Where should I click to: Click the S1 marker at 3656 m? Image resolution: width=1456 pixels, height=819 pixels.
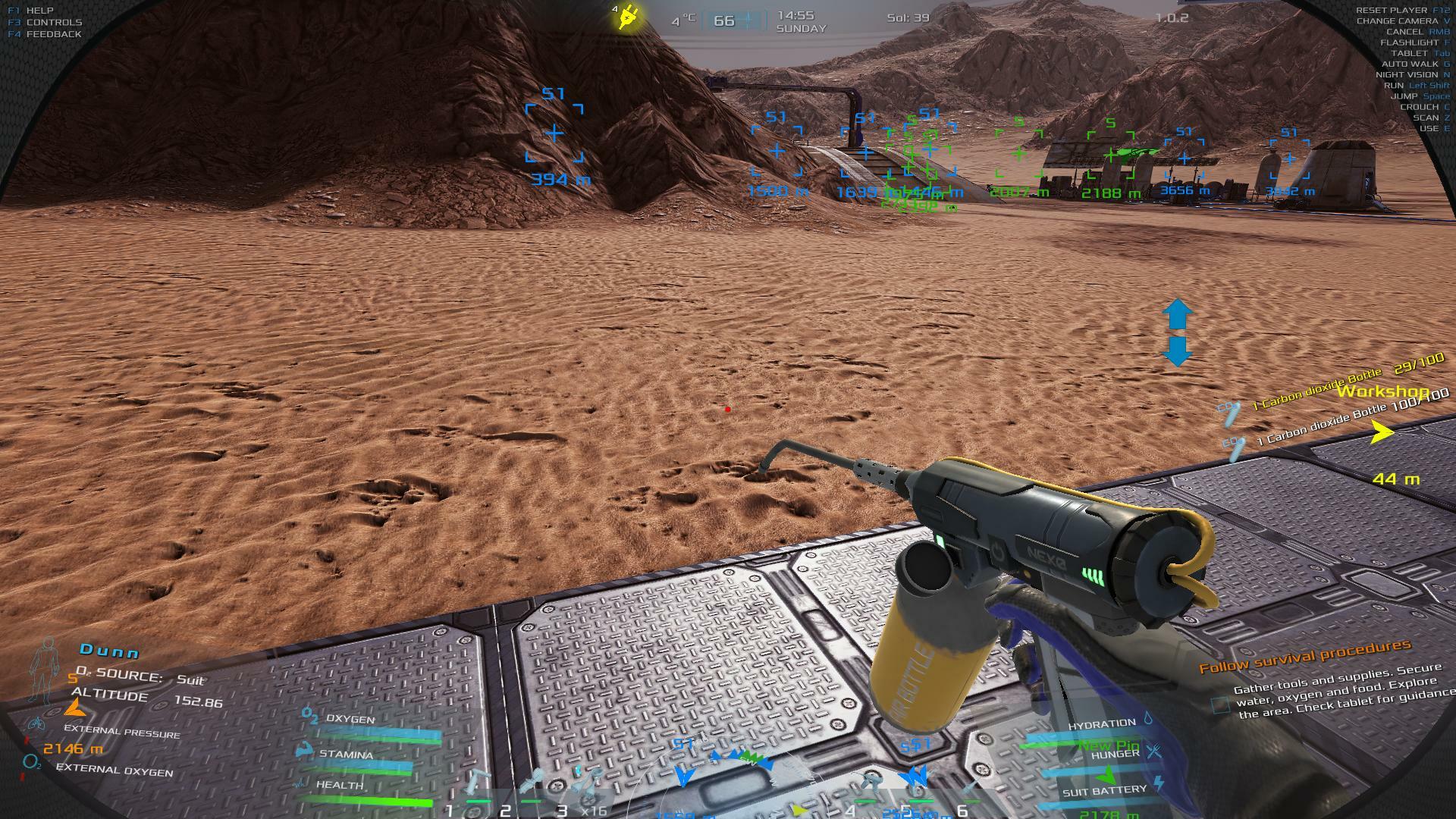pos(1184,159)
